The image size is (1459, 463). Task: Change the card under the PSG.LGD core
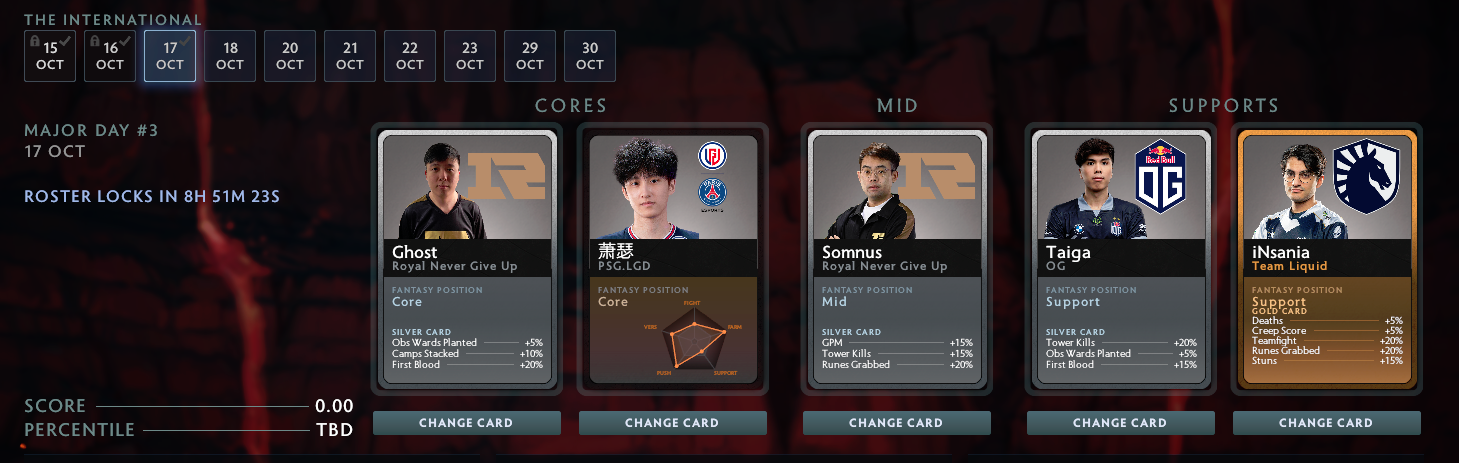tap(672, 423)
